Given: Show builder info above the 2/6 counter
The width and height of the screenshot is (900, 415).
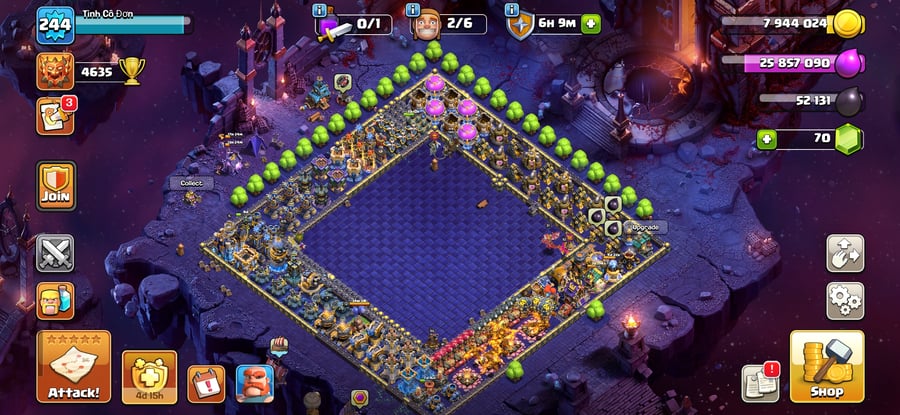Looking at the screenshot, I should click(x=413, y=10).
